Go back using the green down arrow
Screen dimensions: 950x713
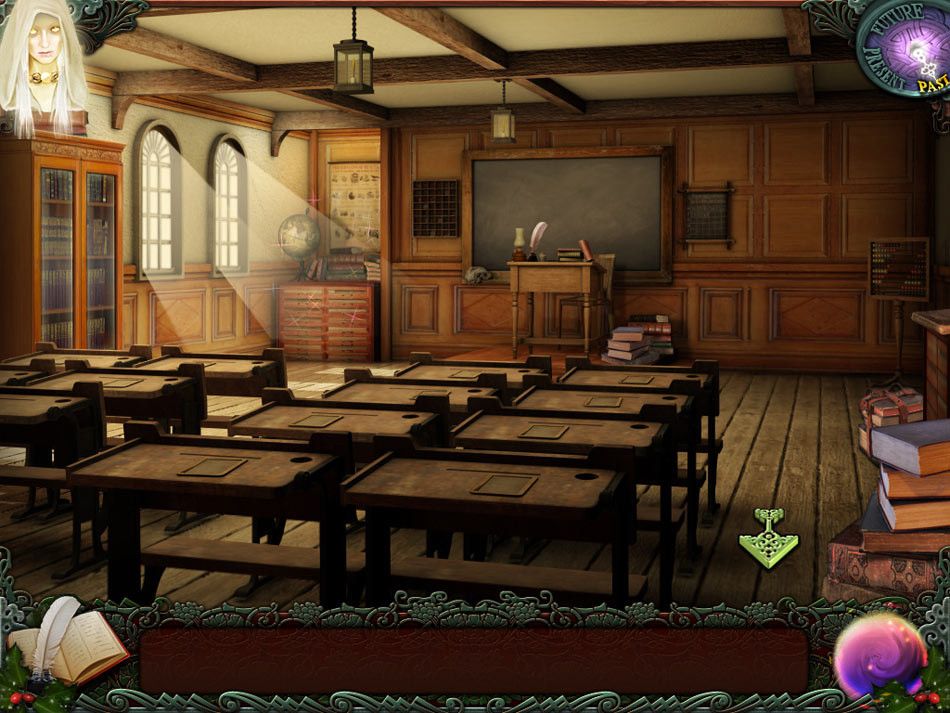coord(768,539)
